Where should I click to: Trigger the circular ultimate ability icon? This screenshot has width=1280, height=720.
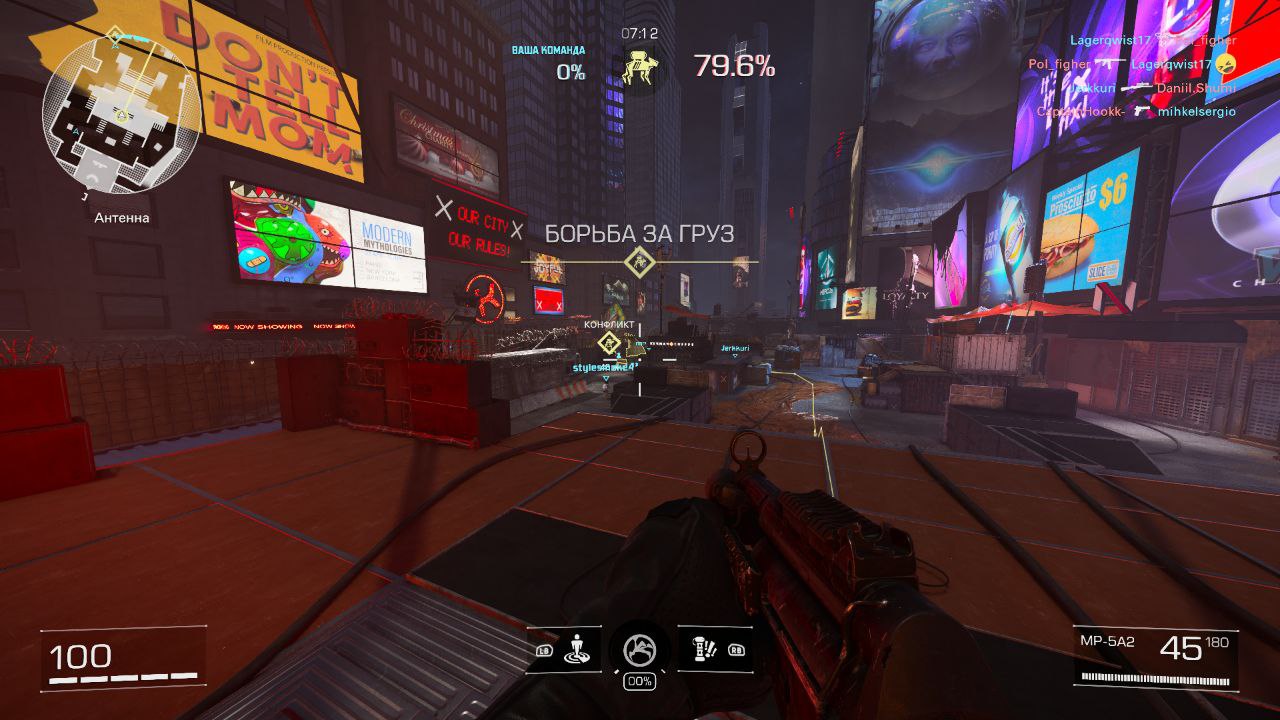pyautogui.click(x=639, y=650)
